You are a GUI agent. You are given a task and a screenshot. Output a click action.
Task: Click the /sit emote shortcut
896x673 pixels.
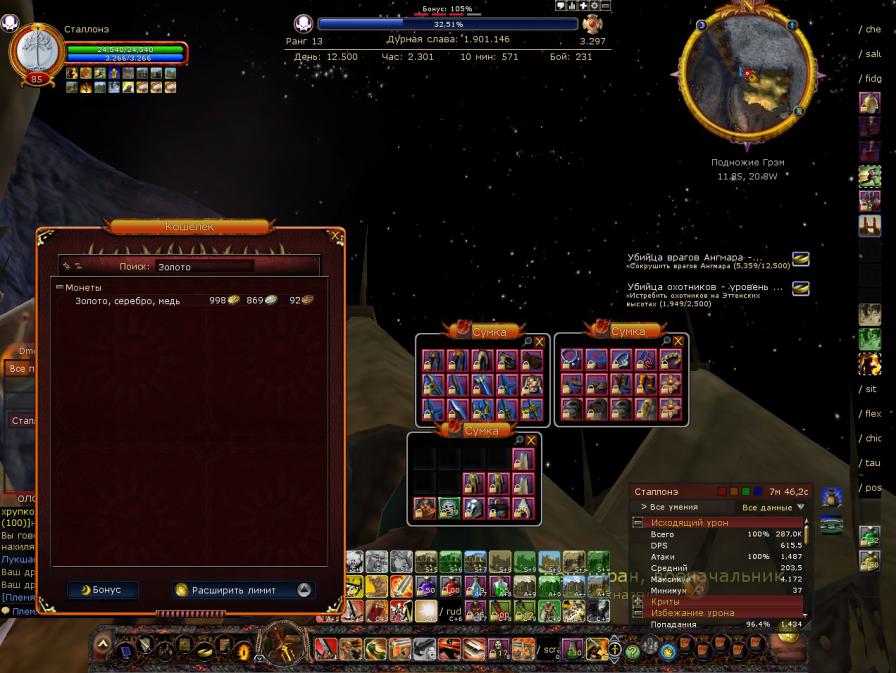(x=870, y=388)
